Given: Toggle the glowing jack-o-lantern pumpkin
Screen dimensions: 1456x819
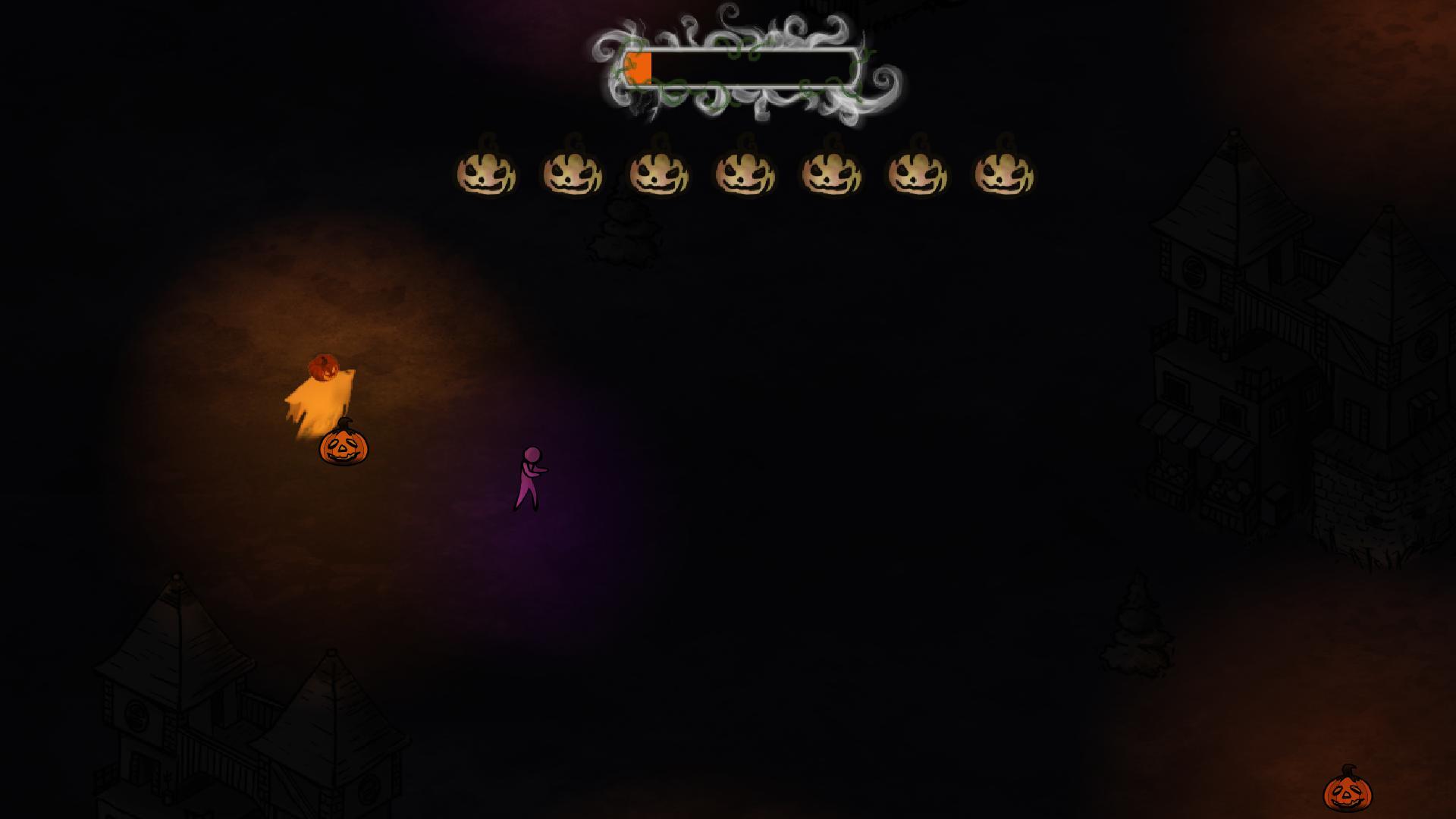Looking at the screenshot, I should coord(344,447).
